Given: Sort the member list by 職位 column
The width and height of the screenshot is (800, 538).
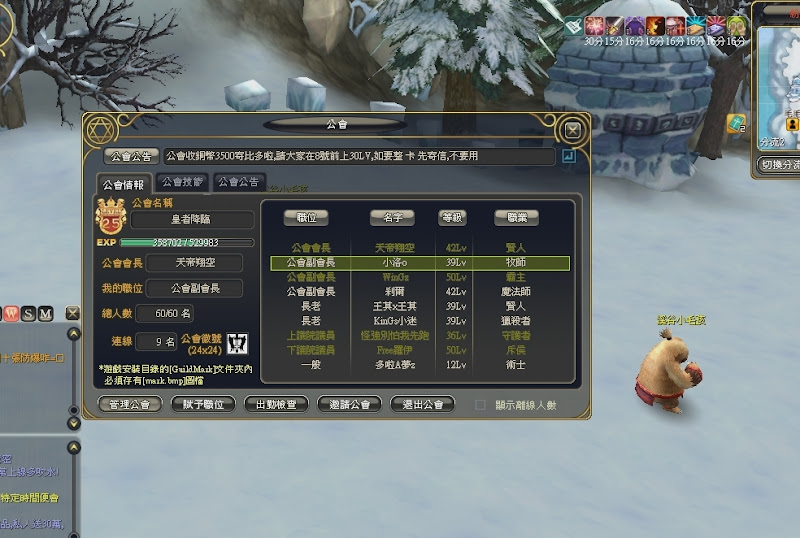Looking at the screenshot, I should 306,217.
